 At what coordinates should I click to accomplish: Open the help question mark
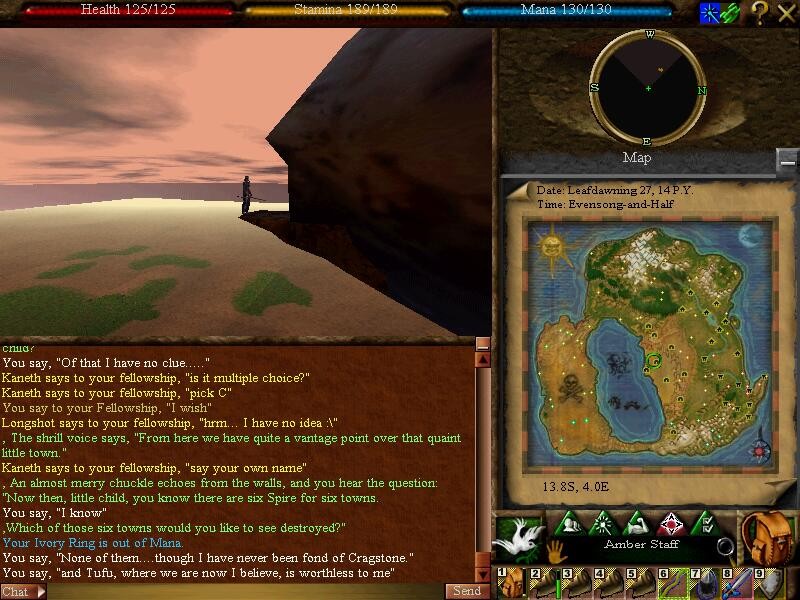[760, 12]
